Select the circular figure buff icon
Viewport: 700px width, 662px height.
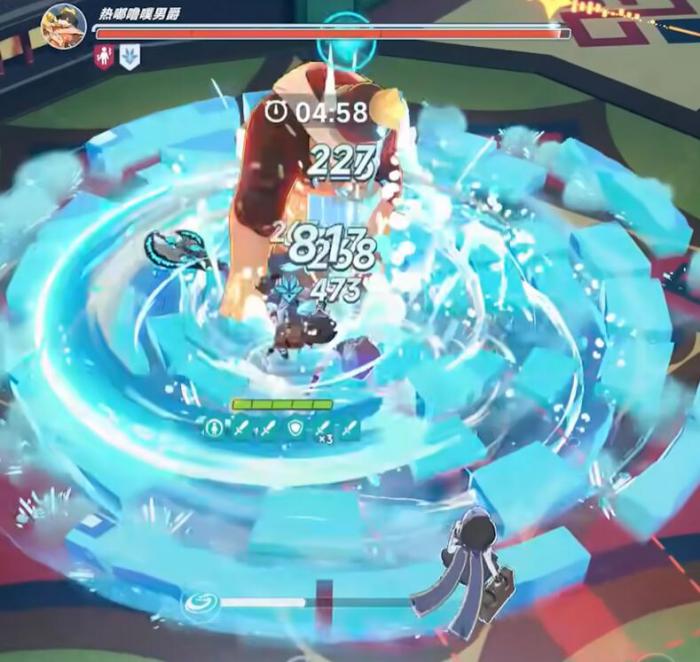coord(213,429)
